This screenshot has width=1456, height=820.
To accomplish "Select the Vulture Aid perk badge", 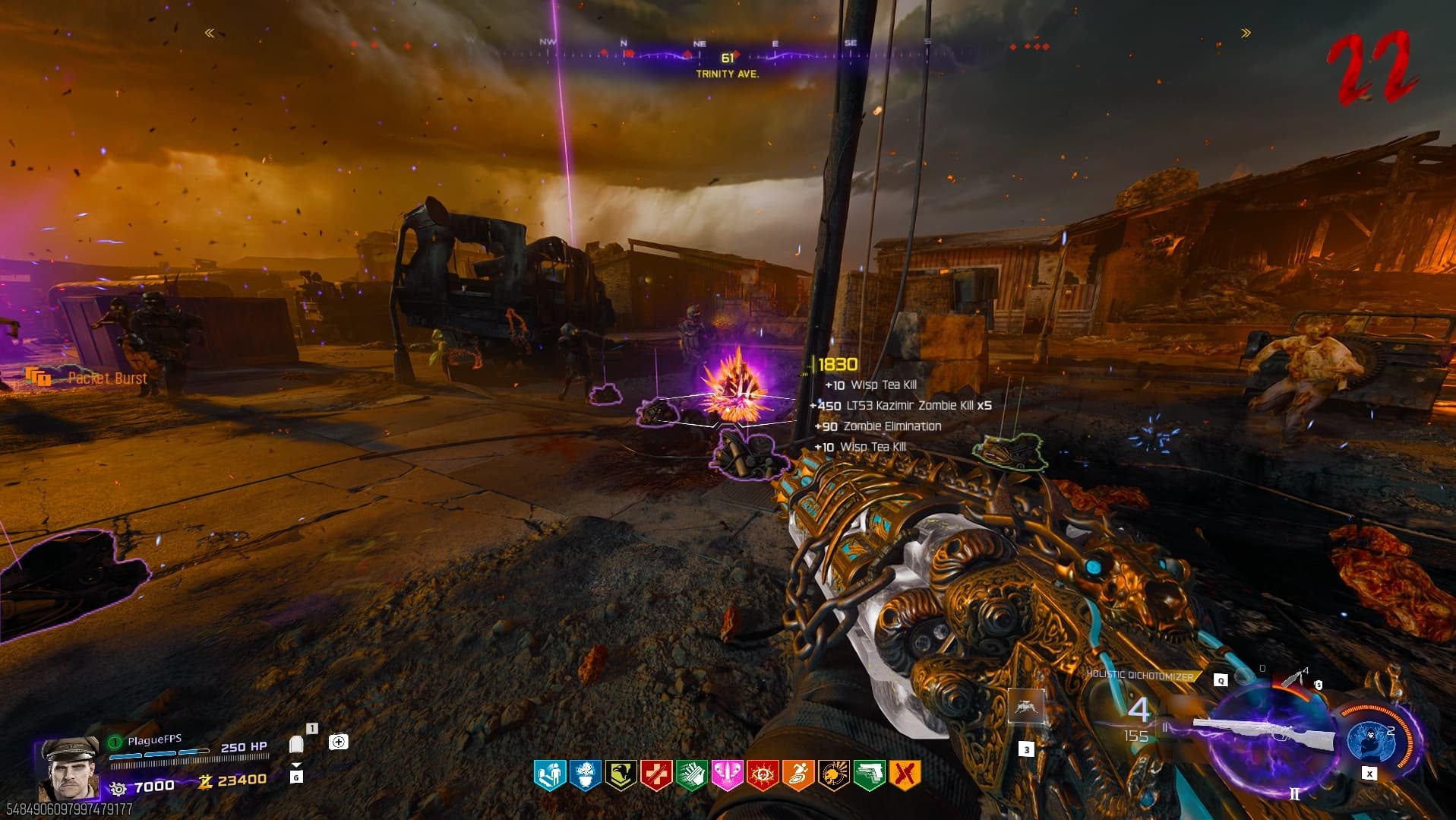I will point(621,776).
